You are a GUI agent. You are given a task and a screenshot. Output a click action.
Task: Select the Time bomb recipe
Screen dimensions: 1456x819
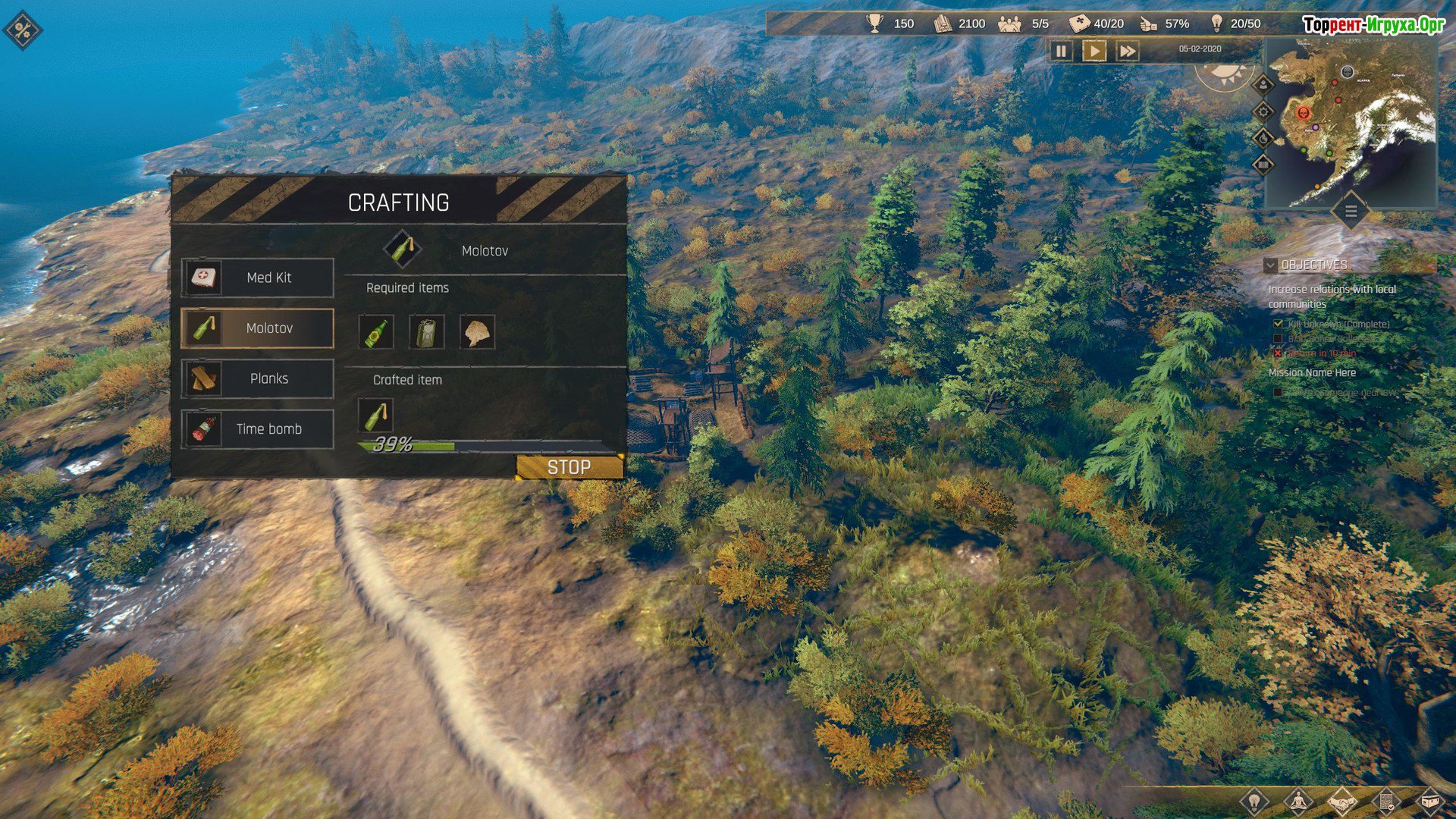[x=257, y=429]
